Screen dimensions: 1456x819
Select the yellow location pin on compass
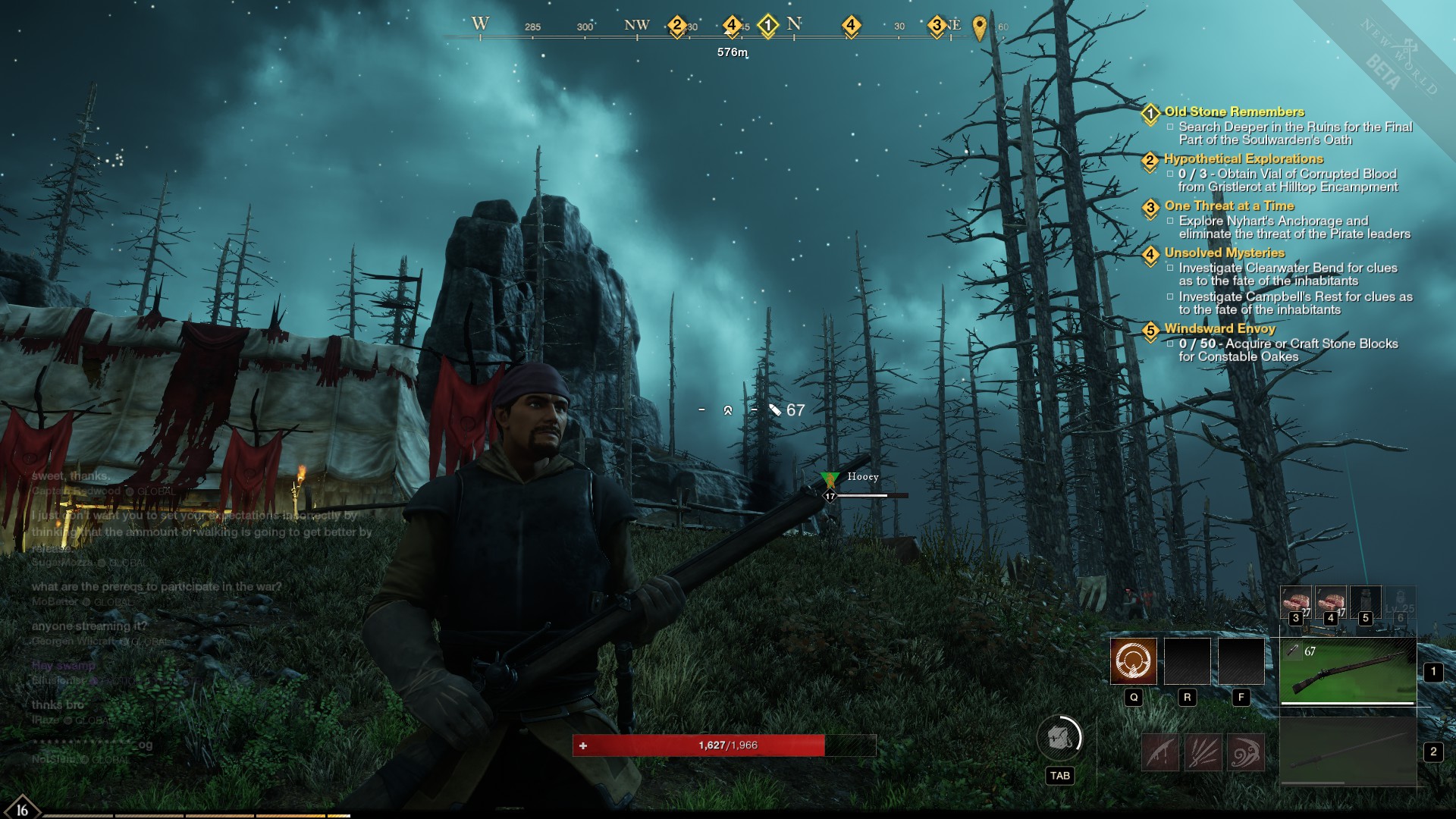tap(979, 27)
